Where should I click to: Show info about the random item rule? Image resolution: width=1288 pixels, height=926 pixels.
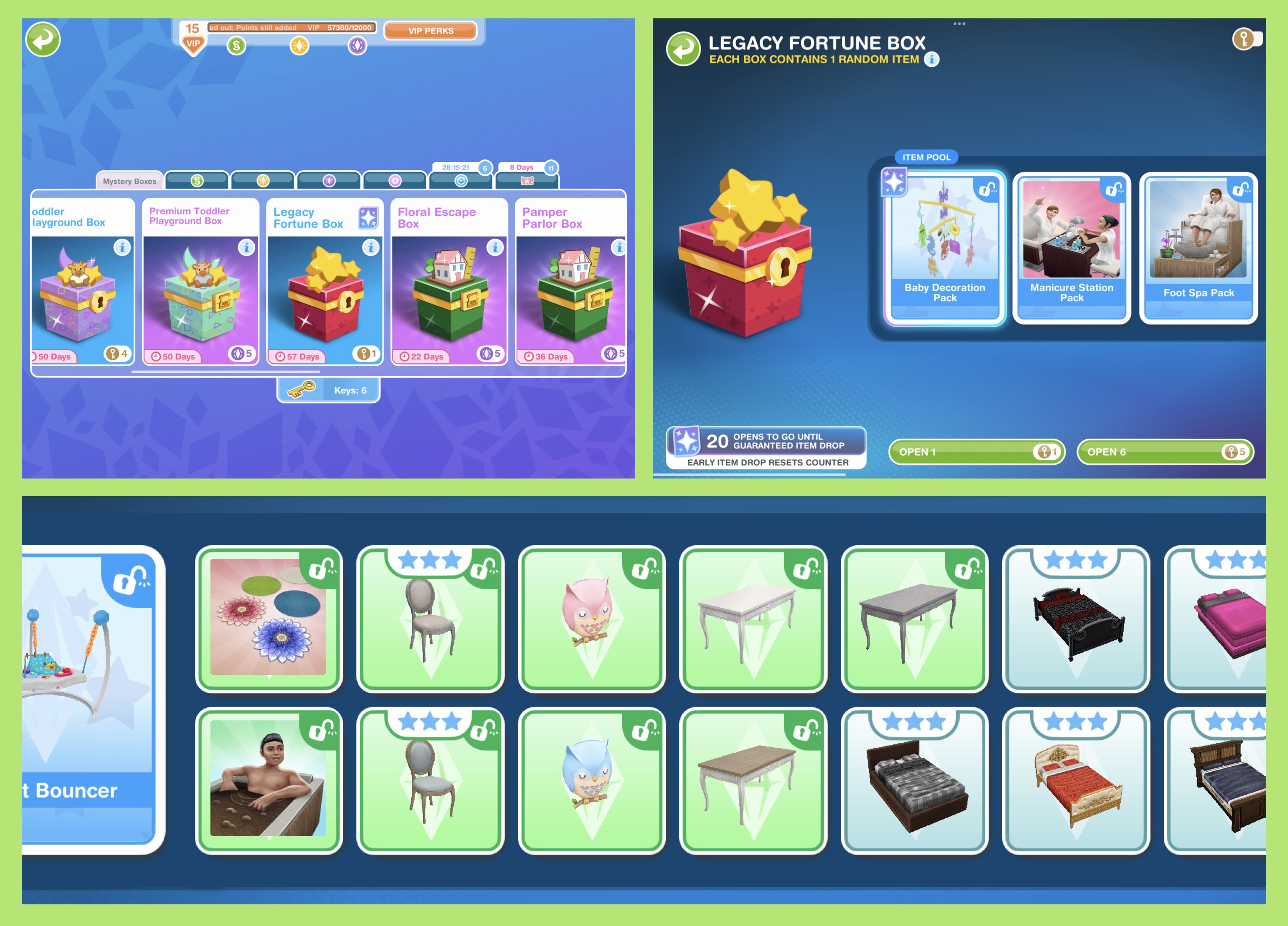(932, 59)
